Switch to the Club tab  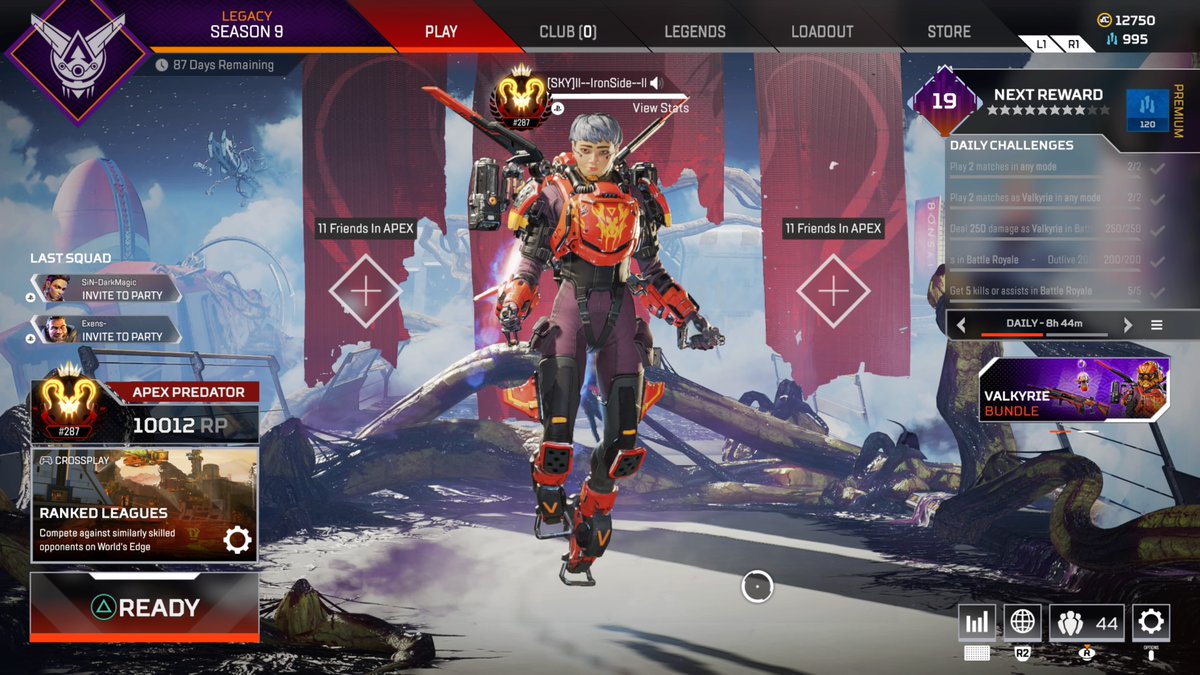[x=567, y=31]
